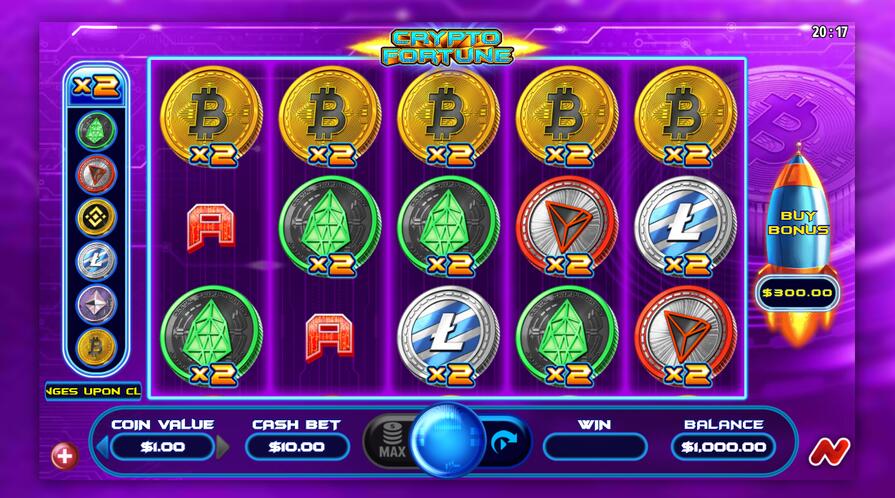Open the Buy Bonus rocket offer
This screenshot has width=895, height=498.
[x=797, y=221]
